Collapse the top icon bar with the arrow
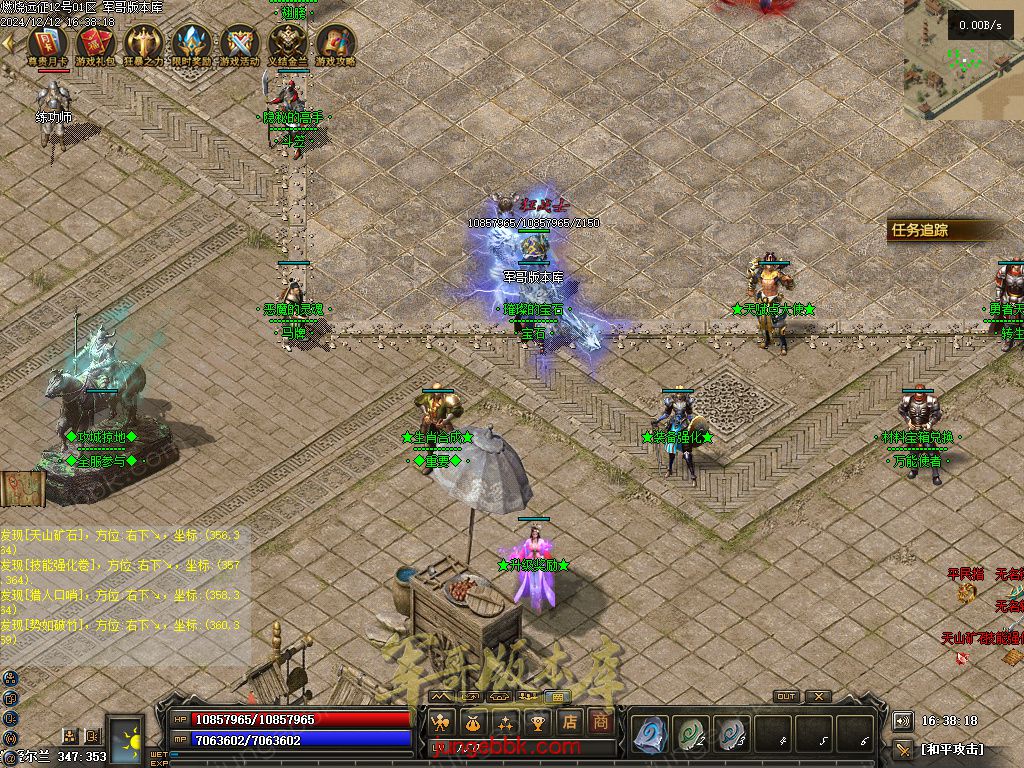This screenshot has height=768, width=1024. [x=8, y=43]
